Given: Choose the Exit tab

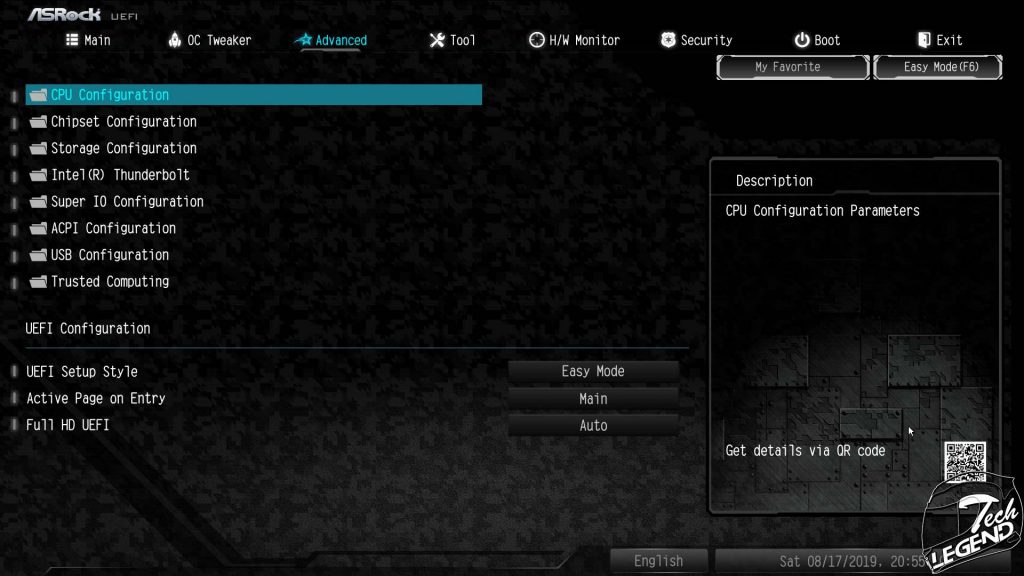Looking at the screenshot, I should point(939,40).
